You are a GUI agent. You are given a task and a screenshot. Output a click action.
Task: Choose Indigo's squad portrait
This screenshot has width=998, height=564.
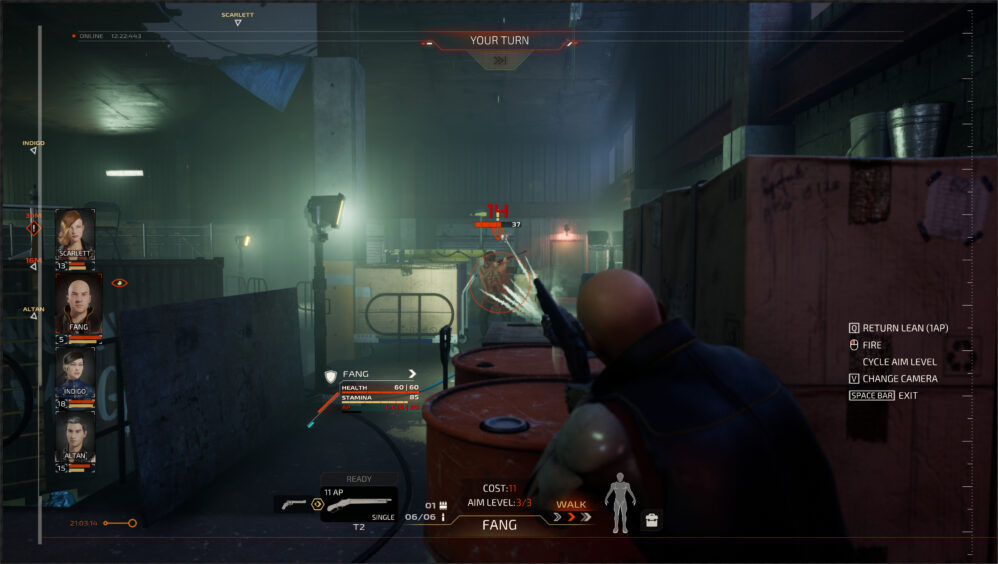pyautogui.click(x=76, y=375)
